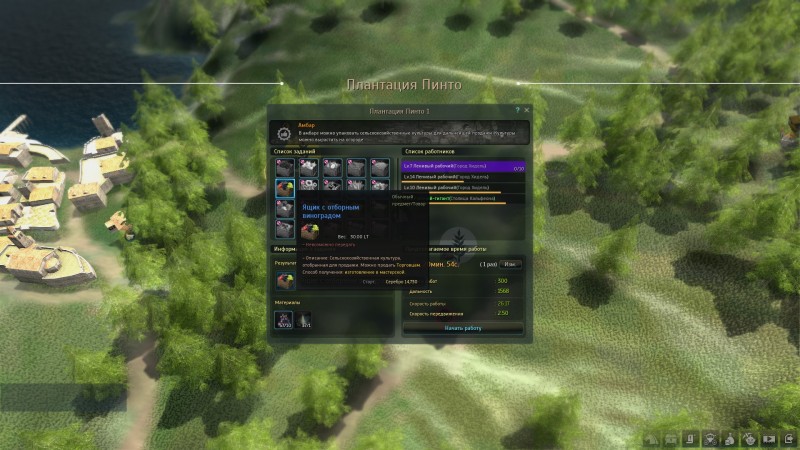Inspect the grape material slot
The width and height of the screenshot is (800, 450).
click(x=285, y=320)
